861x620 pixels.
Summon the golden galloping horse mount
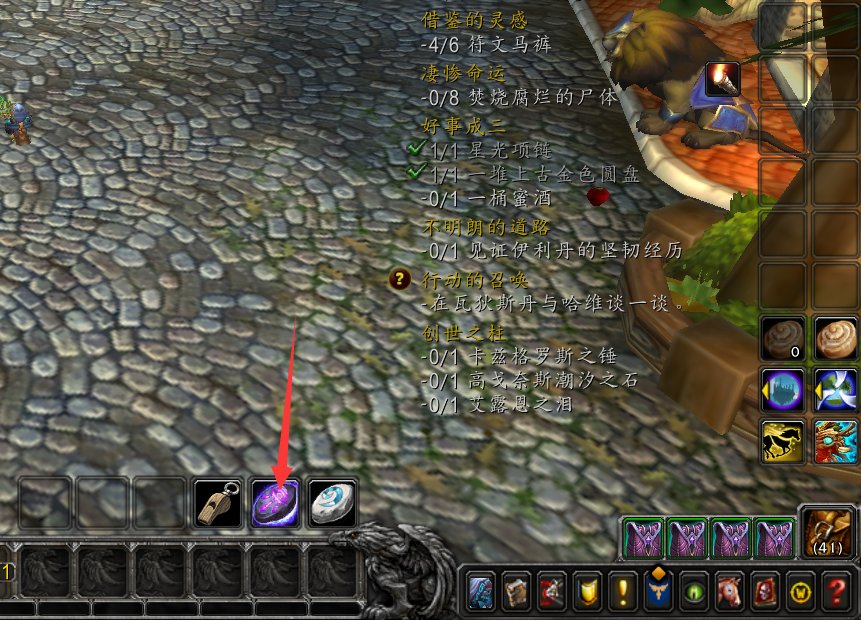click(x=782, y=441)
